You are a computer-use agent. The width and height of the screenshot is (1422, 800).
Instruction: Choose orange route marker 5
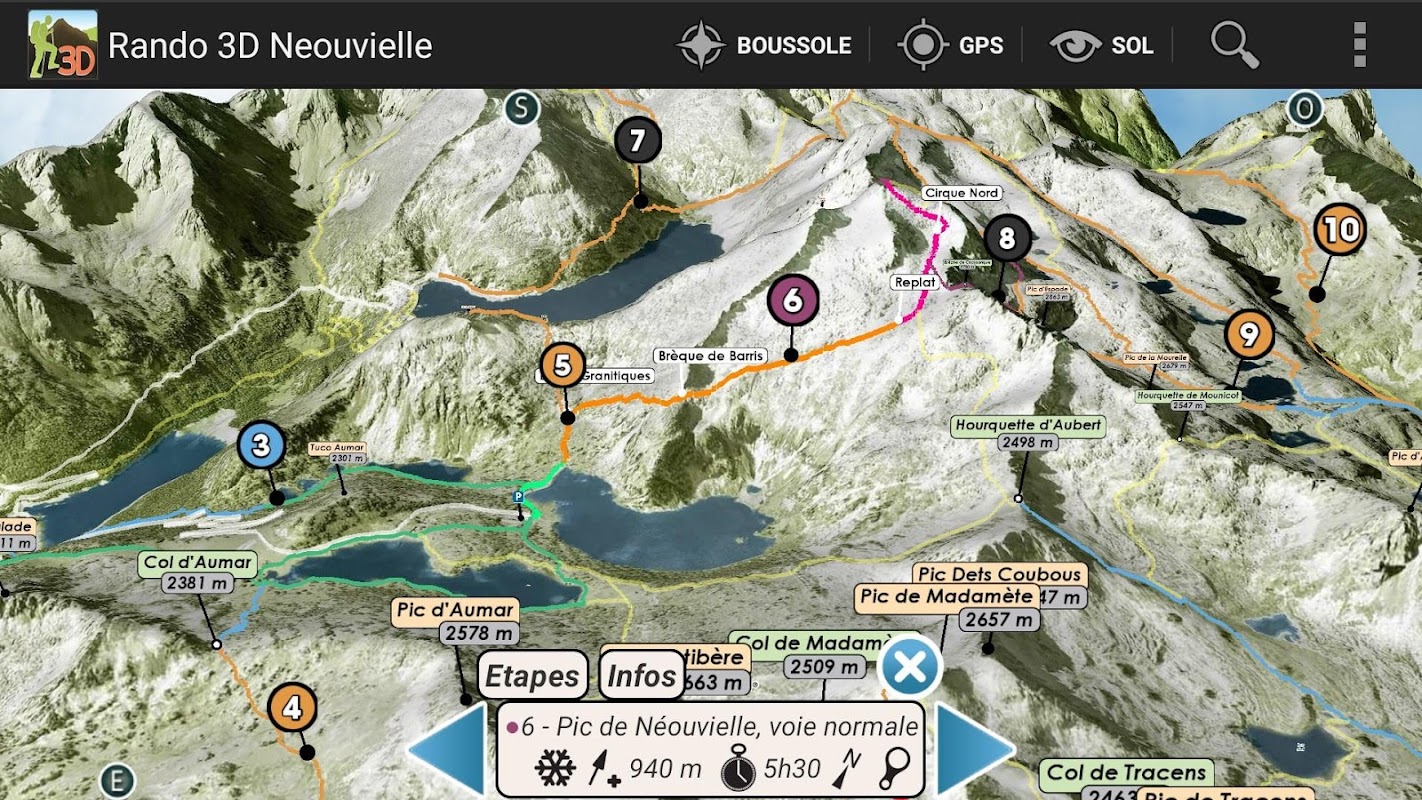pos(563,365)
